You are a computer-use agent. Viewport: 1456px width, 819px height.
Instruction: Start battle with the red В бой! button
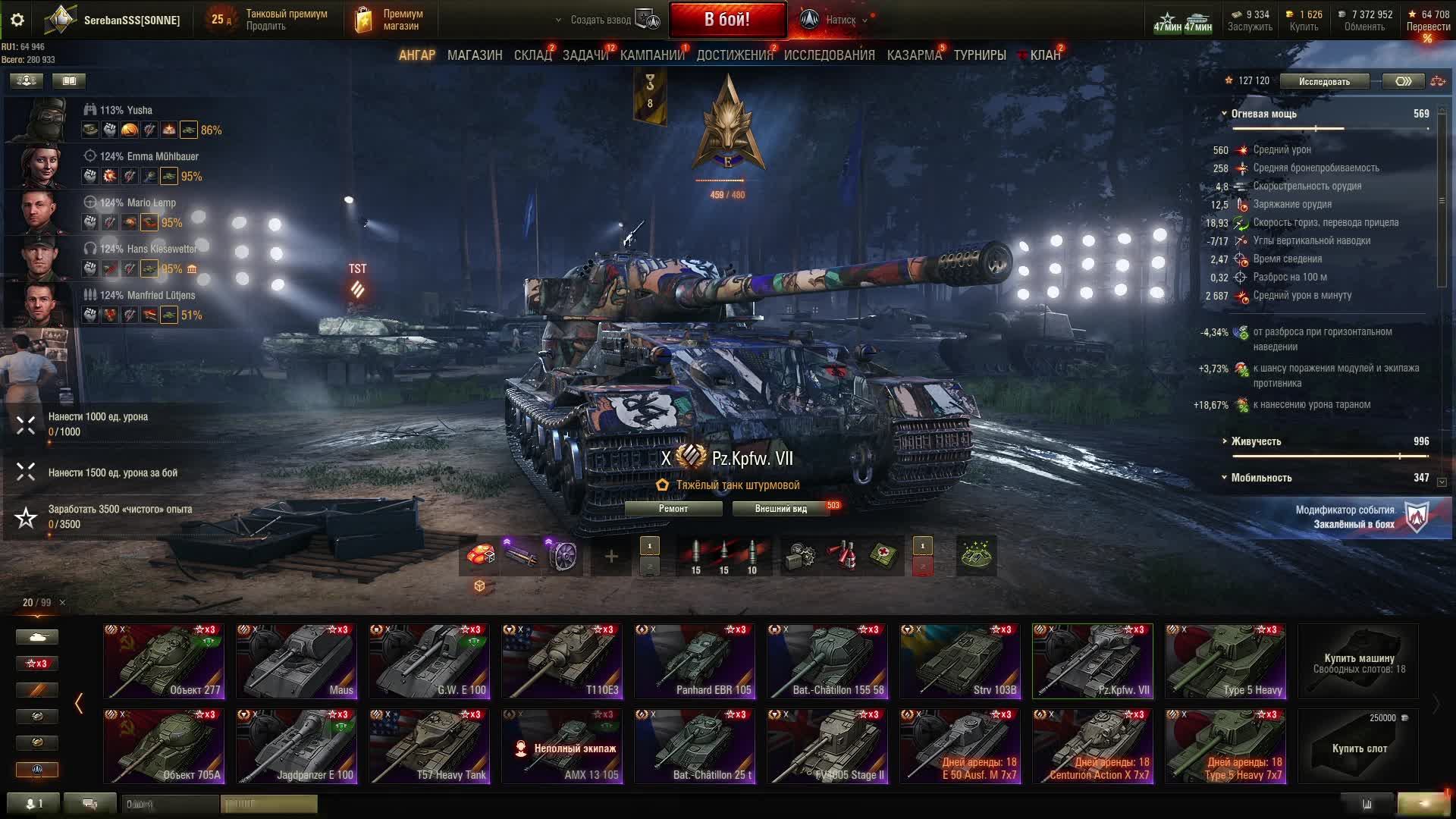(726, 20)
